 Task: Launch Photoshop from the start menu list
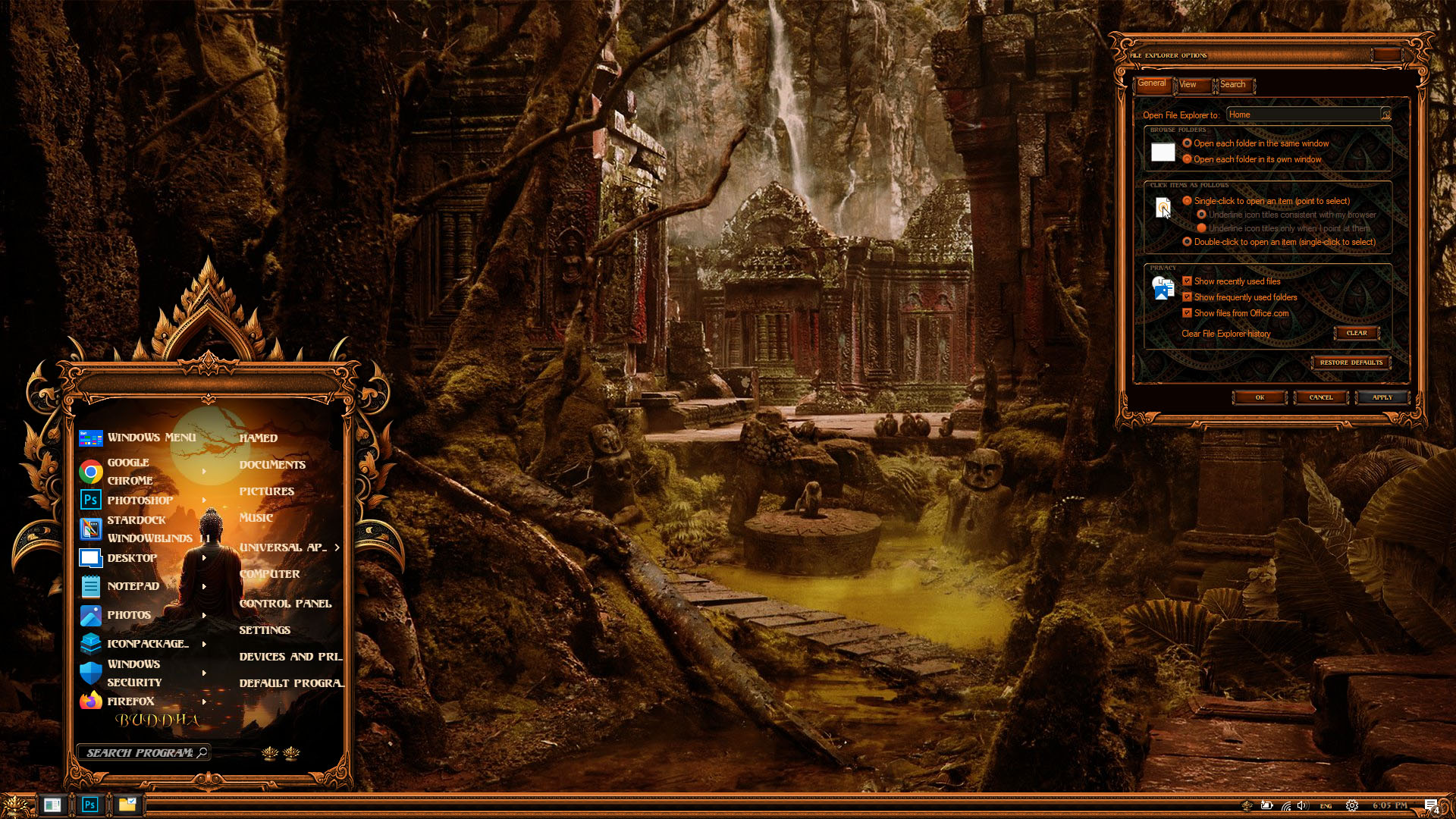[140, 500]
